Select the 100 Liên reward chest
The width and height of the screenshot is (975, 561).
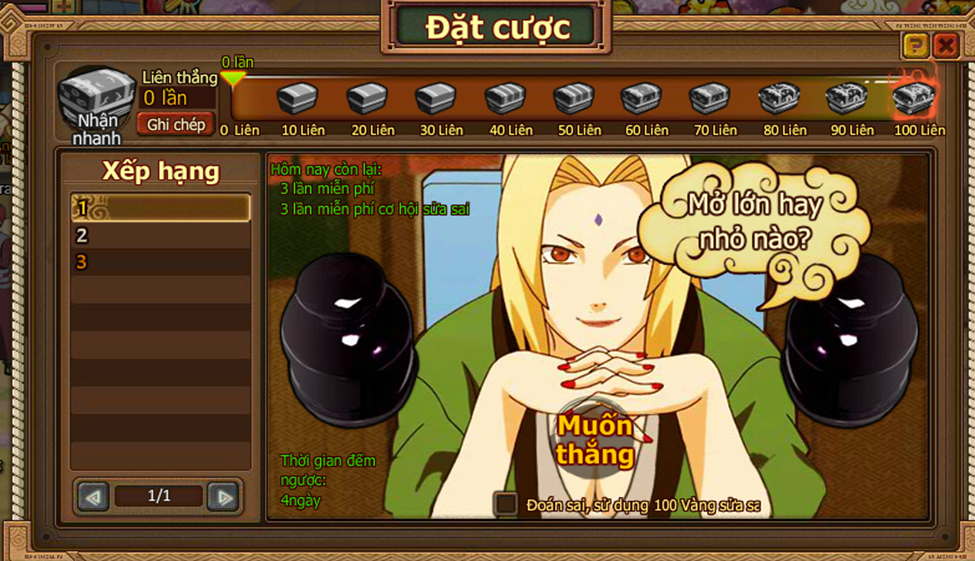pos(913,97)
